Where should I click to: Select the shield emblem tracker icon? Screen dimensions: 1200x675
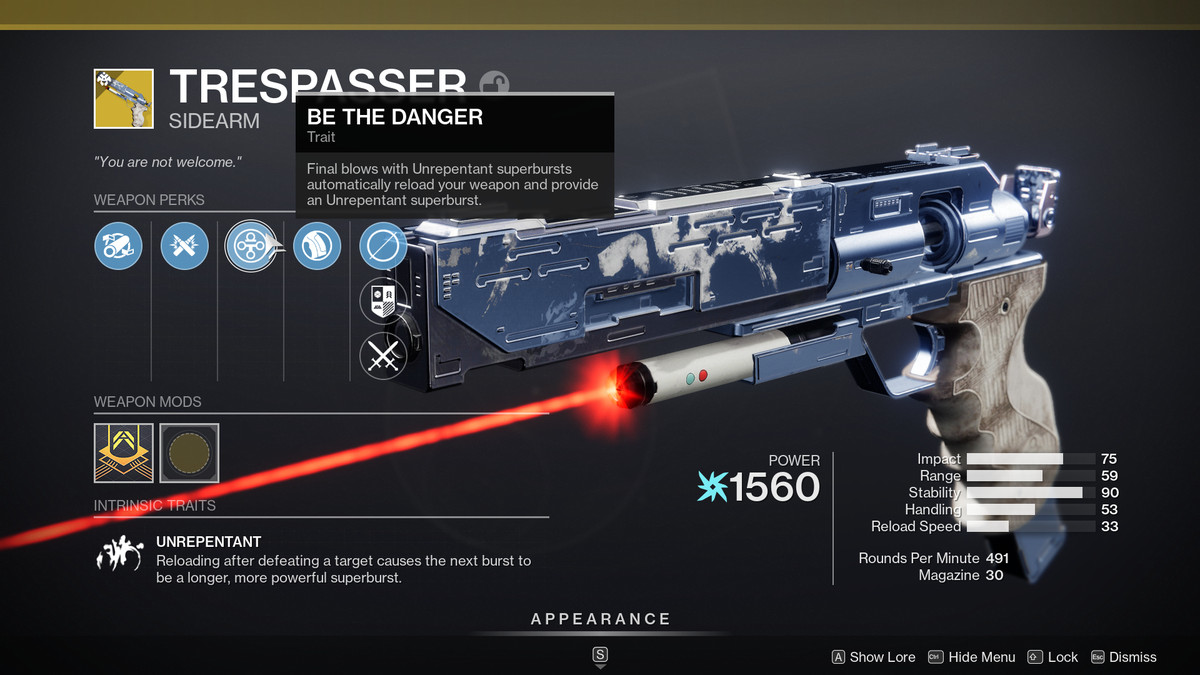(x=383, y=300)
